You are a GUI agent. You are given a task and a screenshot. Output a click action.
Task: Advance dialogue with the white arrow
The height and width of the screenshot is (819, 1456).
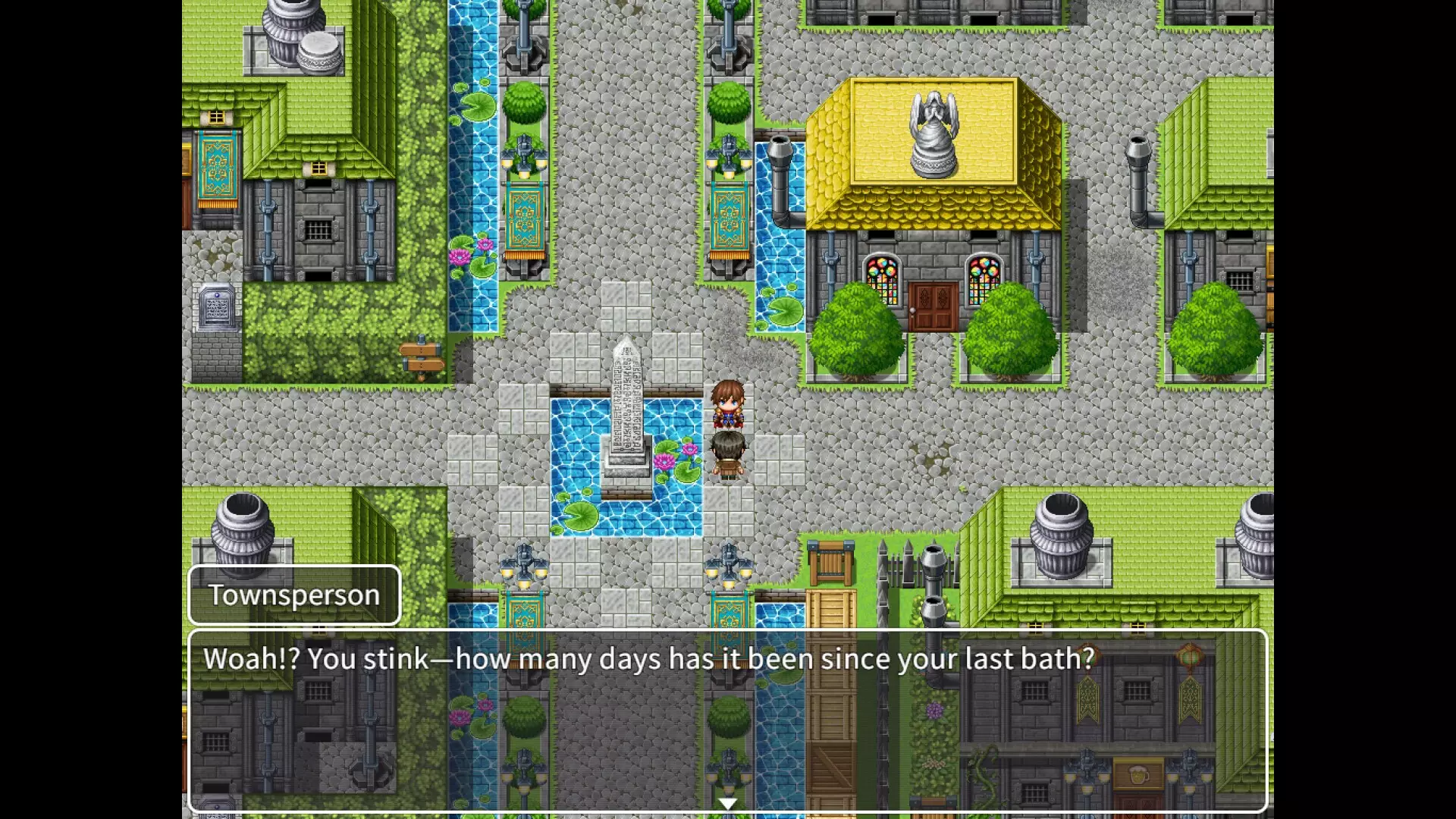(x=727, y=803)
